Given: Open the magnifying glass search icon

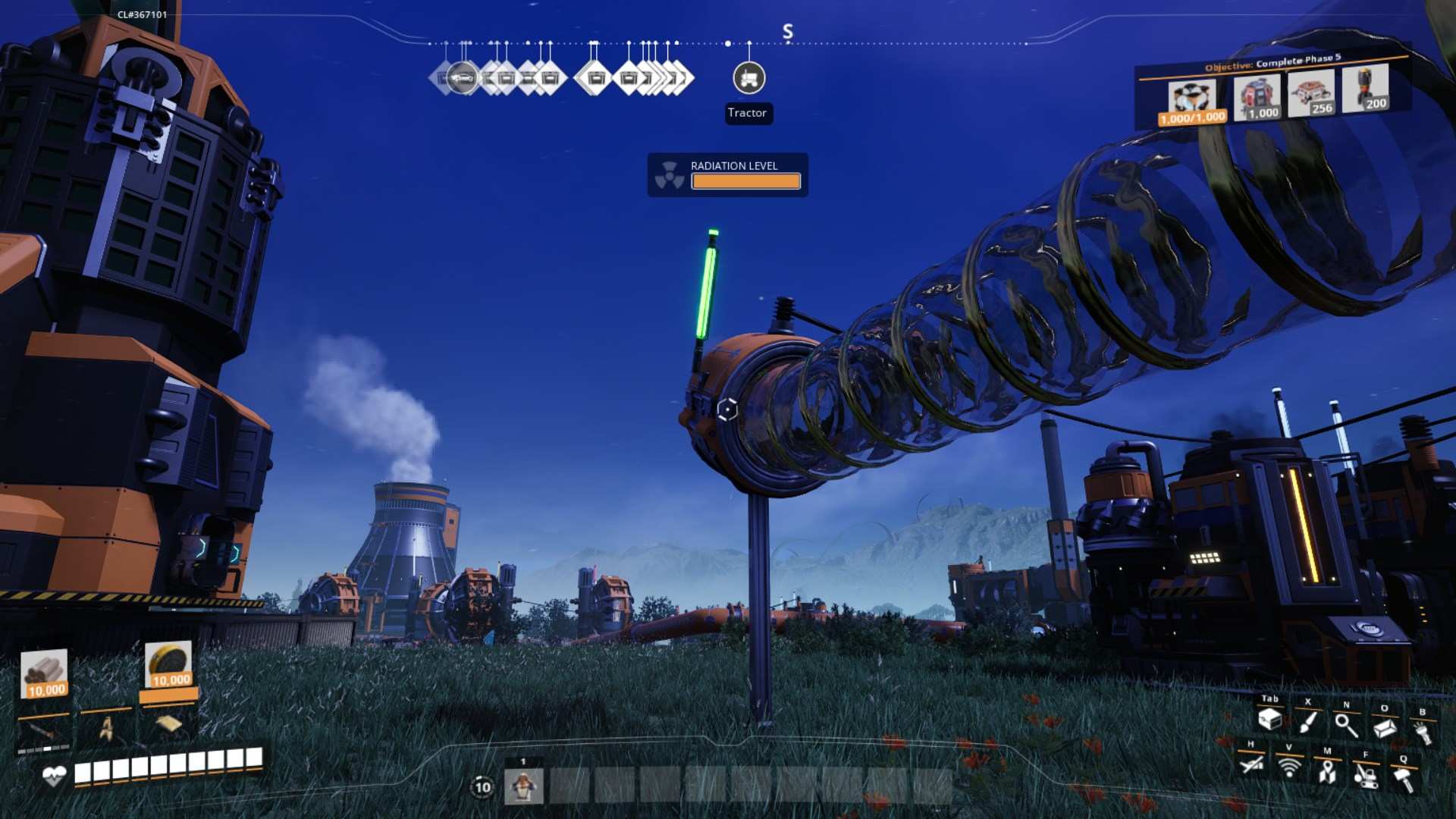Looking at the screenshot, I should coord(1346,725).
